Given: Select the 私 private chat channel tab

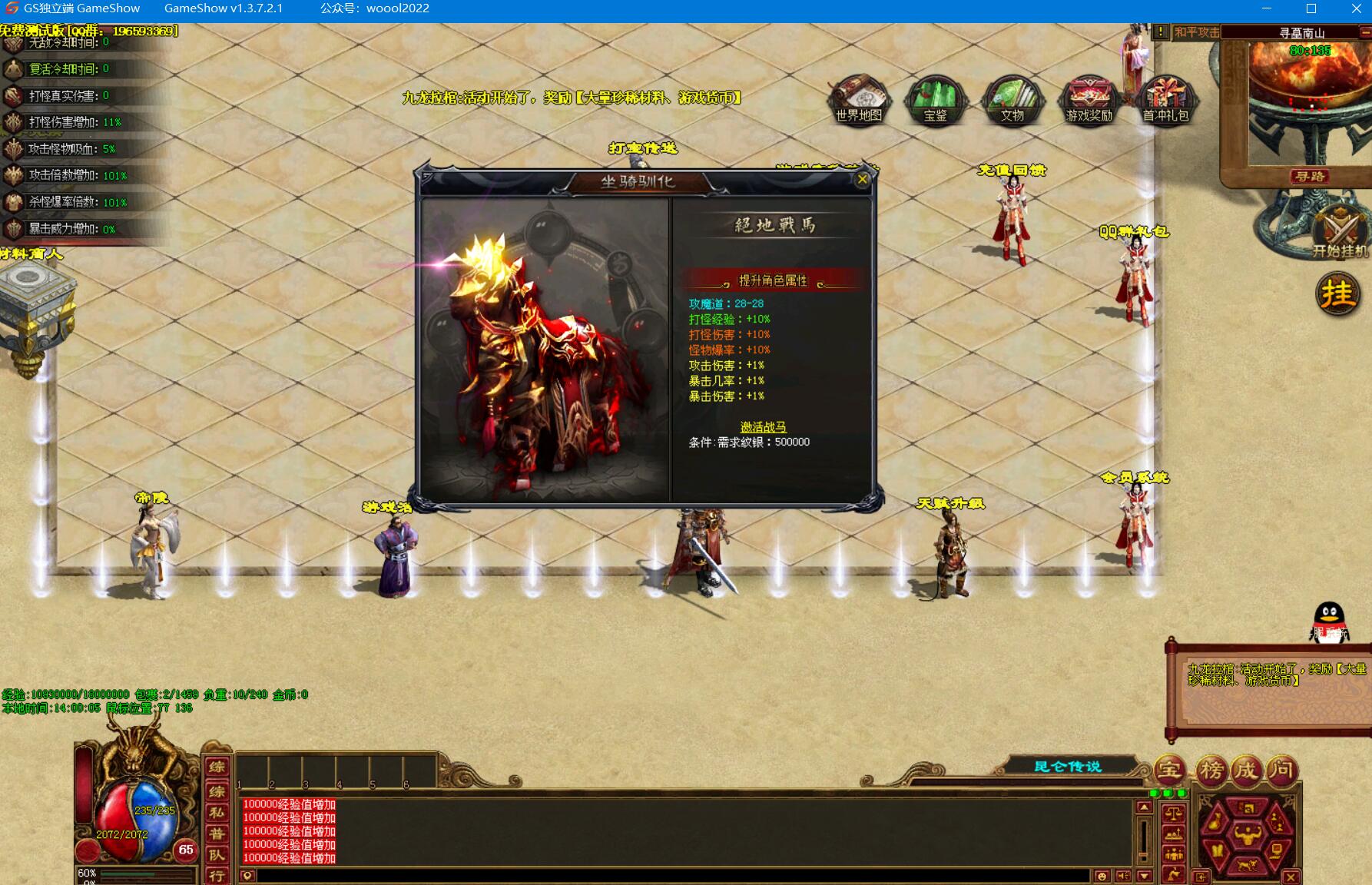Looking at the screenshot, I should click(x=217, y=813).
